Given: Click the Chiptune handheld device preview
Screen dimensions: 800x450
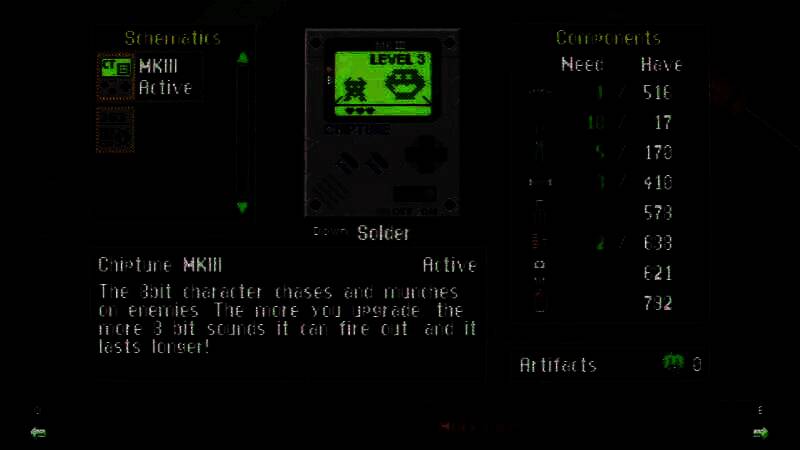Looking at the screenshot, I should coord(382,123).
